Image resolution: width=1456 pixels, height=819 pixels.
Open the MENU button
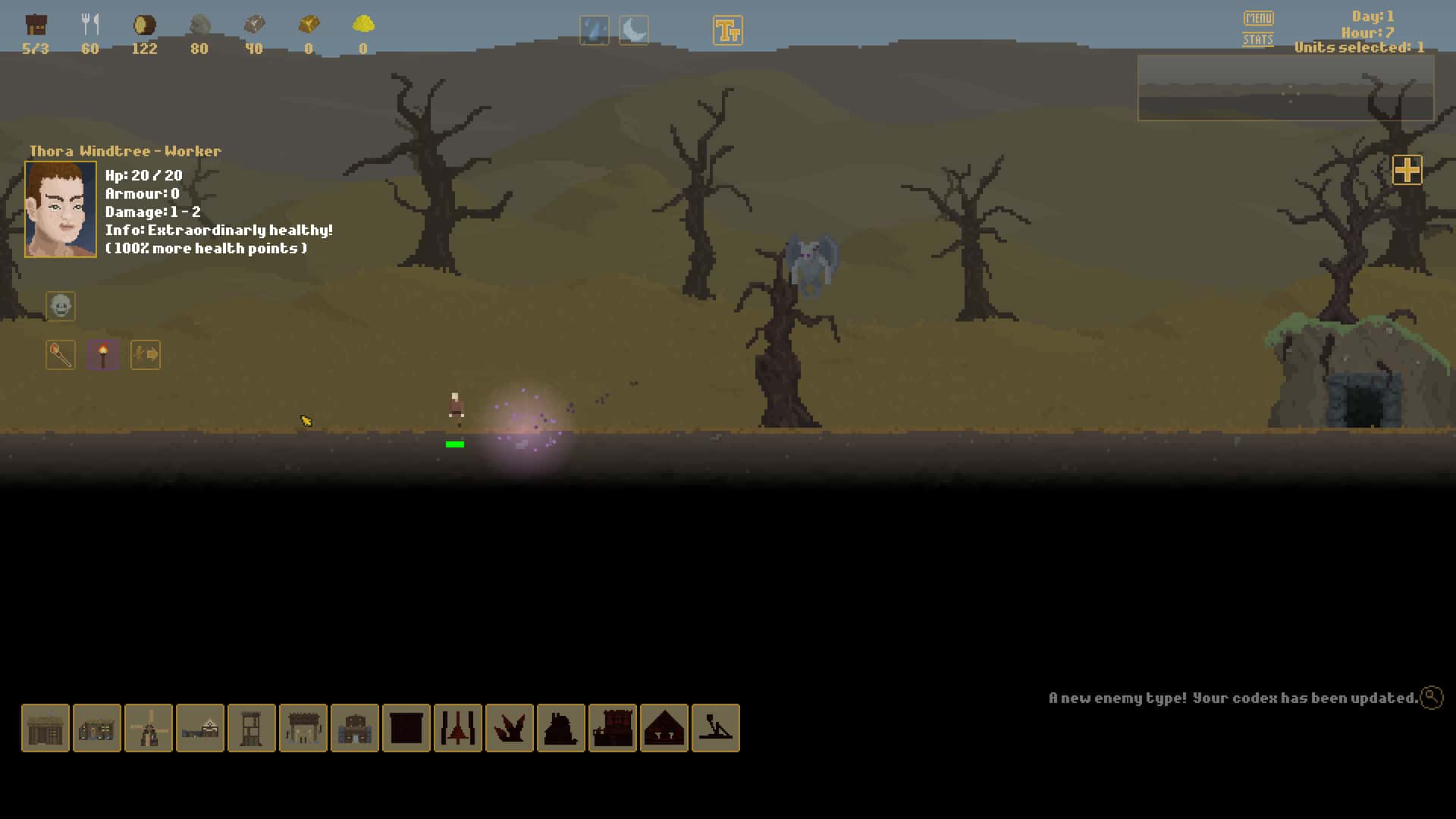pos(1258,17)
